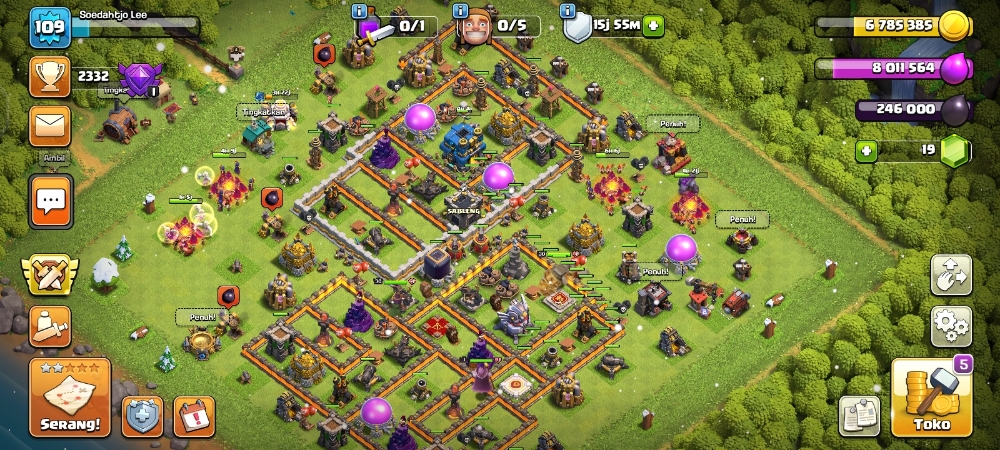Image resolution: width=1000 pixels, height=450 pixels.
Task: Open the notes icon beside Toko
Action: coord(858,416)
